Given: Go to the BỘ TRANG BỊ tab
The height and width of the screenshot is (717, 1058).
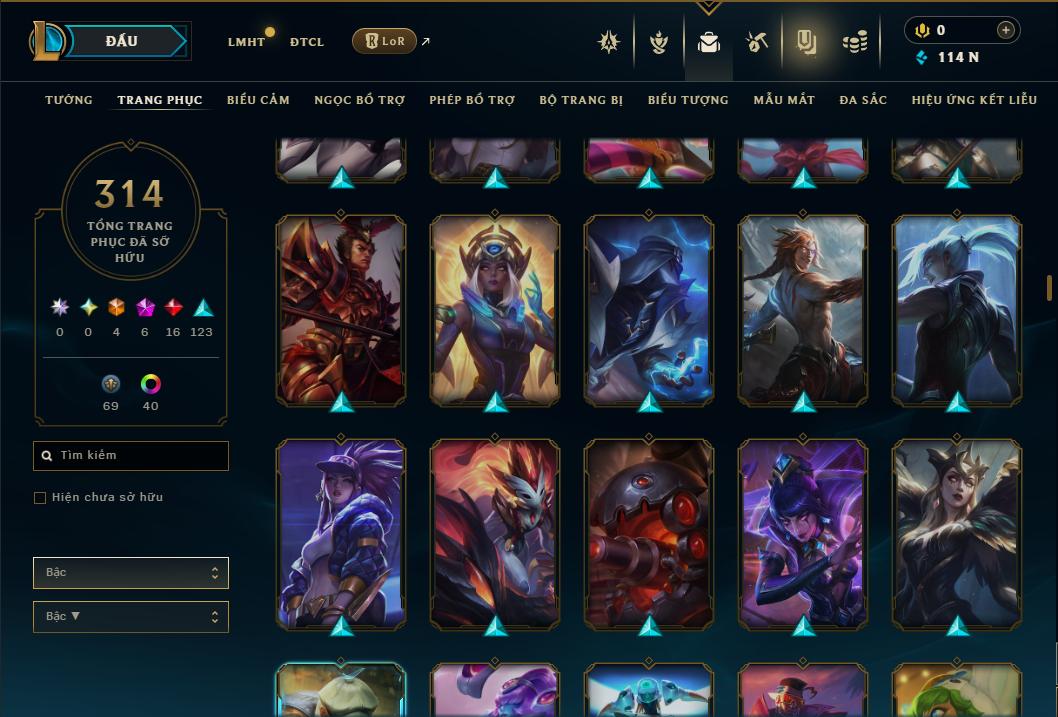Looking at the screenshot, I should click(x=581, y=100).
